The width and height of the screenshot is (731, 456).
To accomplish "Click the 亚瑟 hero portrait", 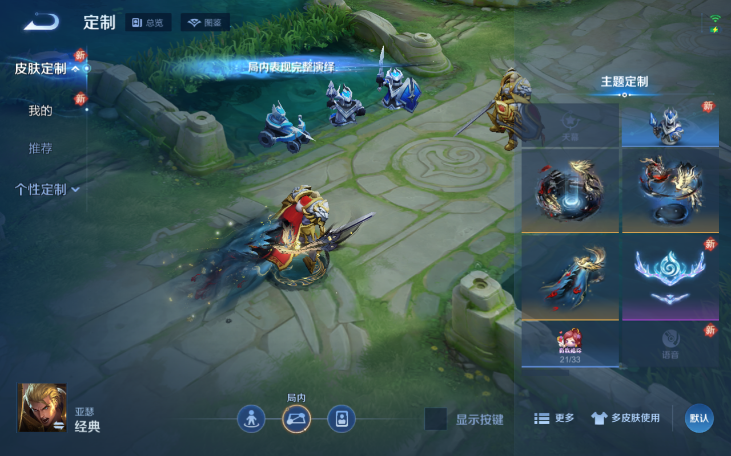I will pyautogui.click(x=42, y=408).
